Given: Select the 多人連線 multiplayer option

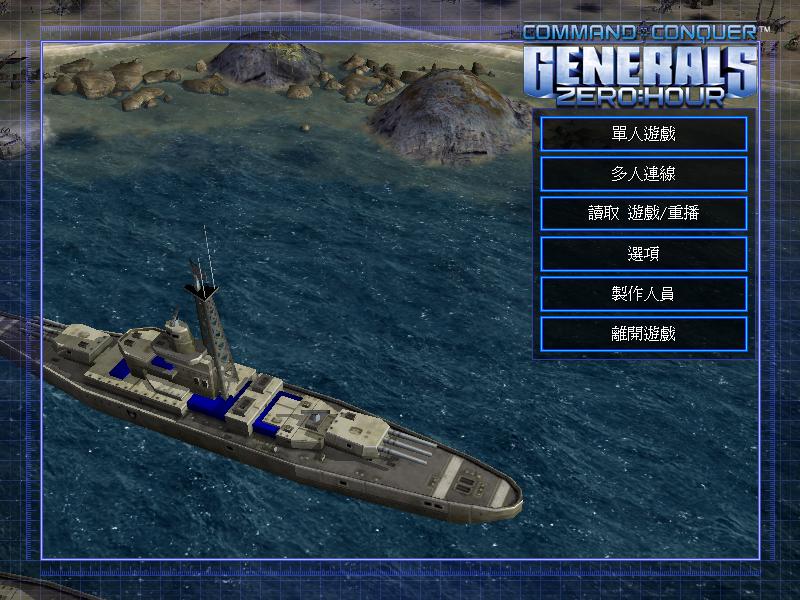Looking at the screenshot, I should (x=643, y=174).
